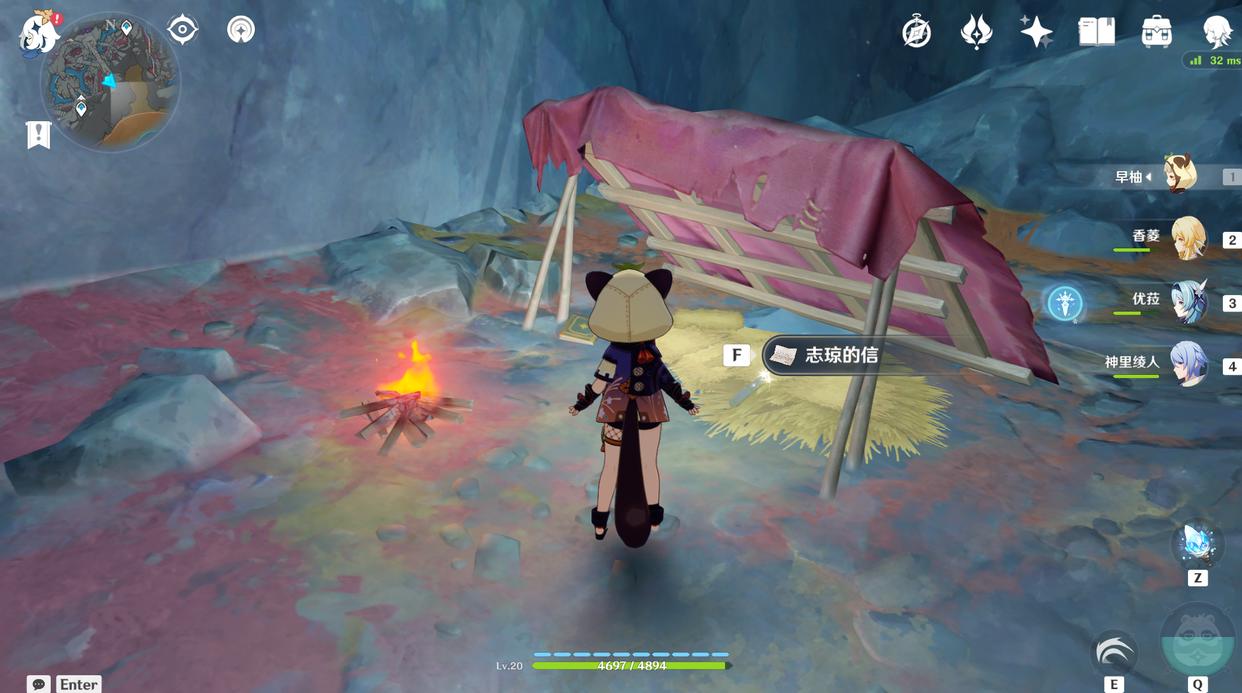The width and height of the screenshot is (1242, 693).
Task: Open the adventurer handbook book icon
Action: pos(1096,32)
